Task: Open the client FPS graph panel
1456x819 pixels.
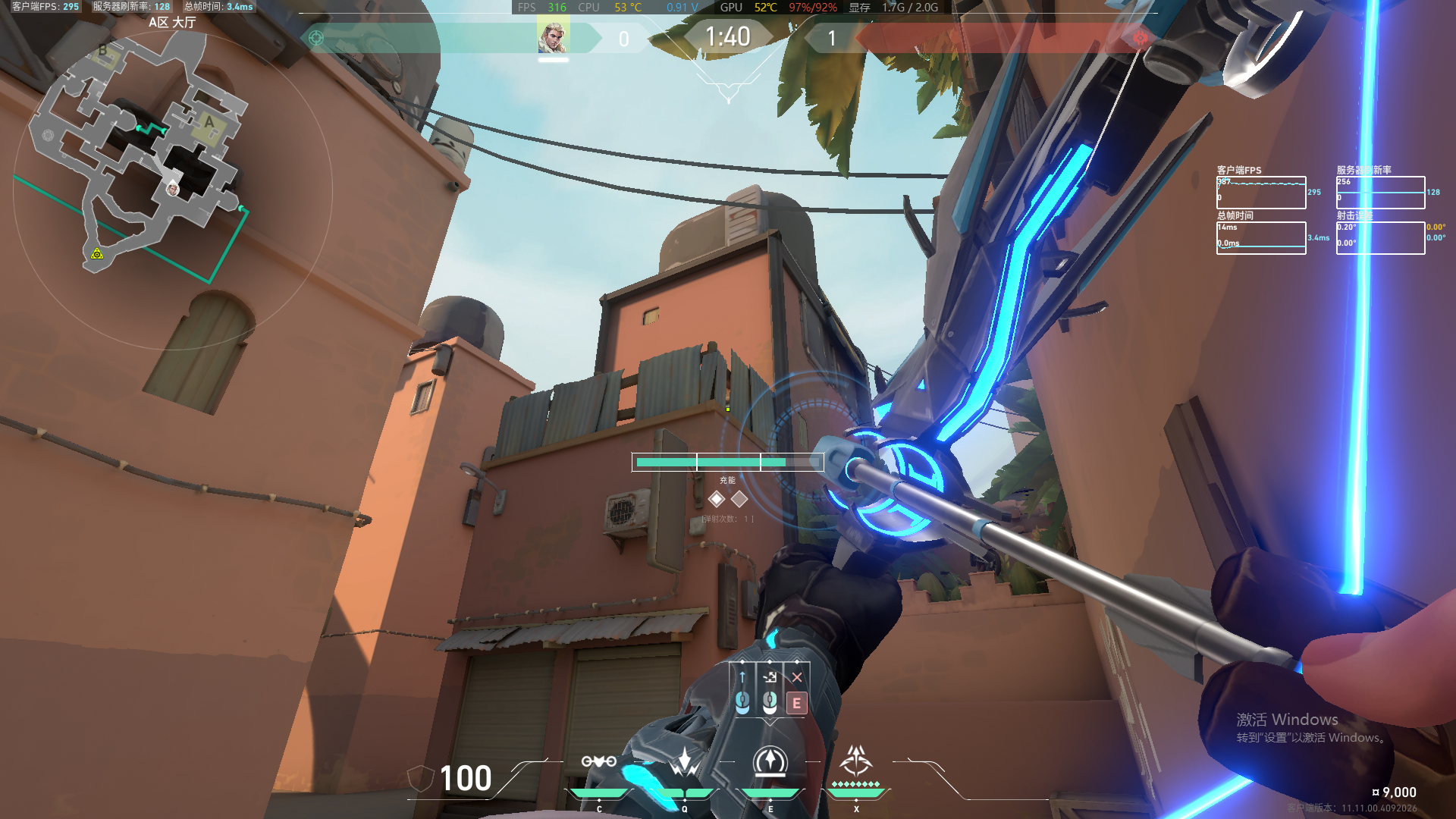Action: coord(1260,193)
